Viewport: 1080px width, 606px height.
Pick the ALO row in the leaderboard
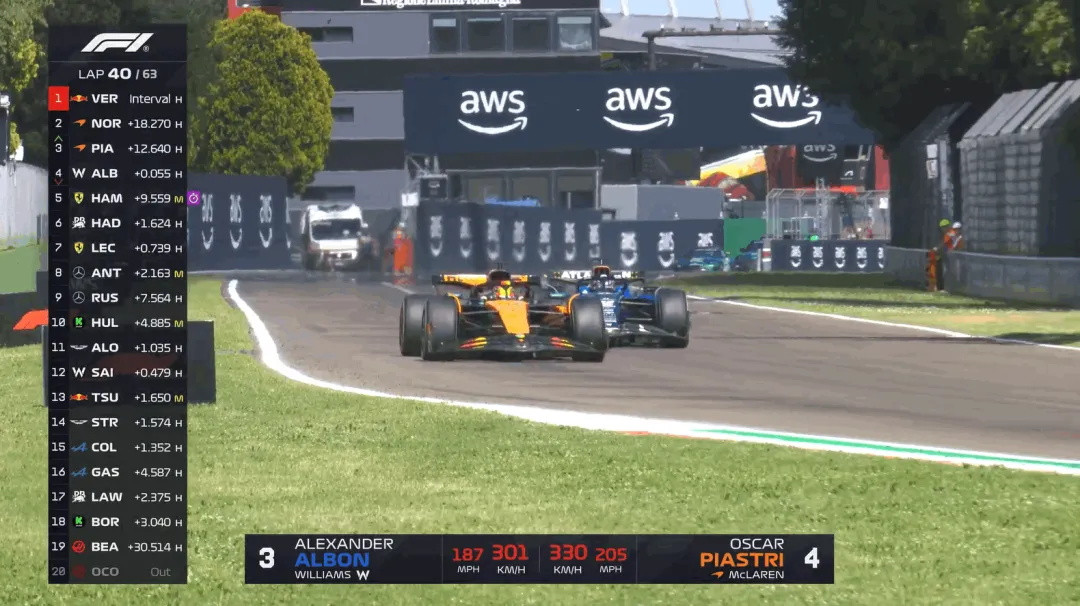point(117,347)
